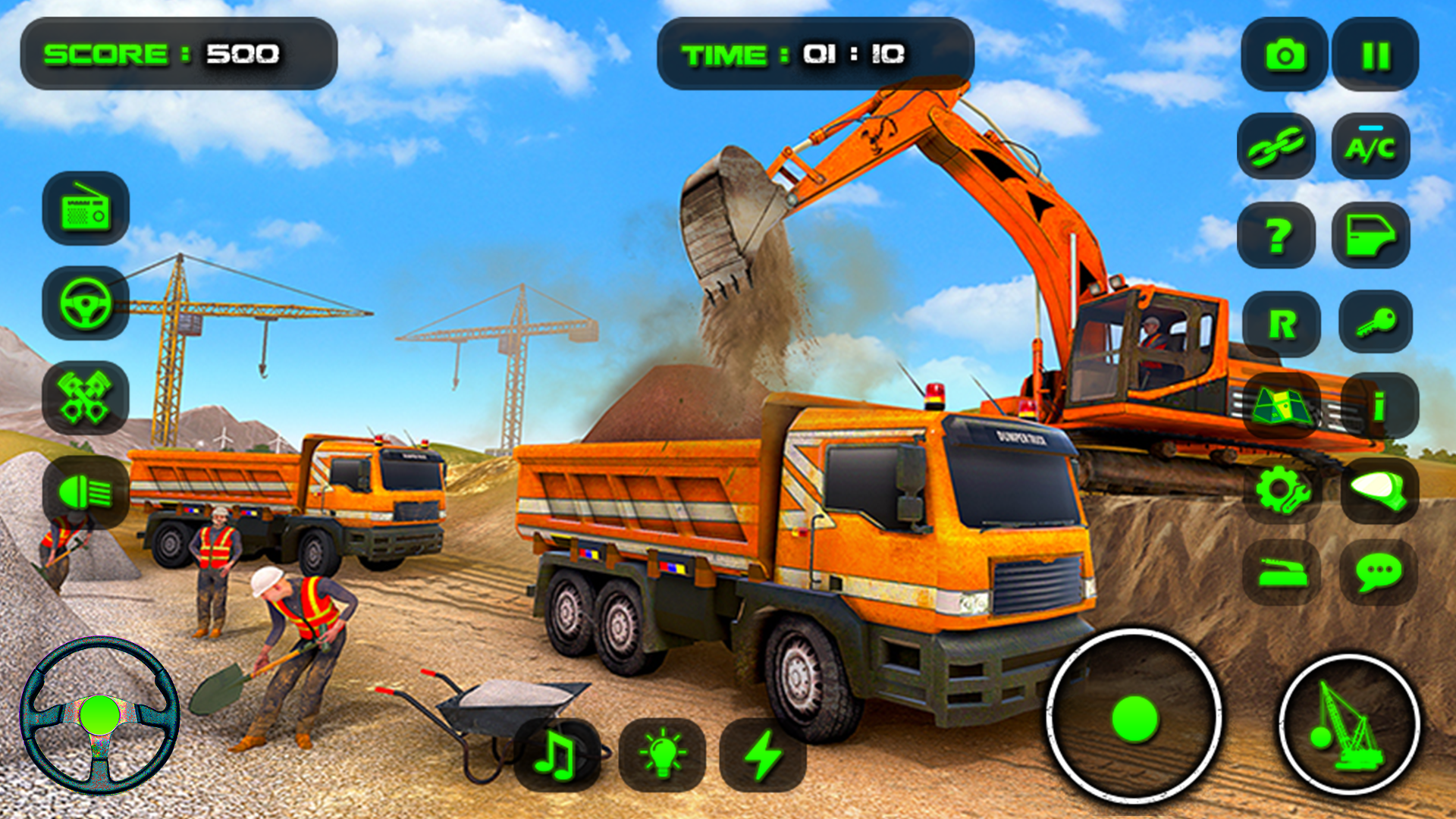Turn the ignition key icon
The image size is (1456, 819).
click(1376, 323)
